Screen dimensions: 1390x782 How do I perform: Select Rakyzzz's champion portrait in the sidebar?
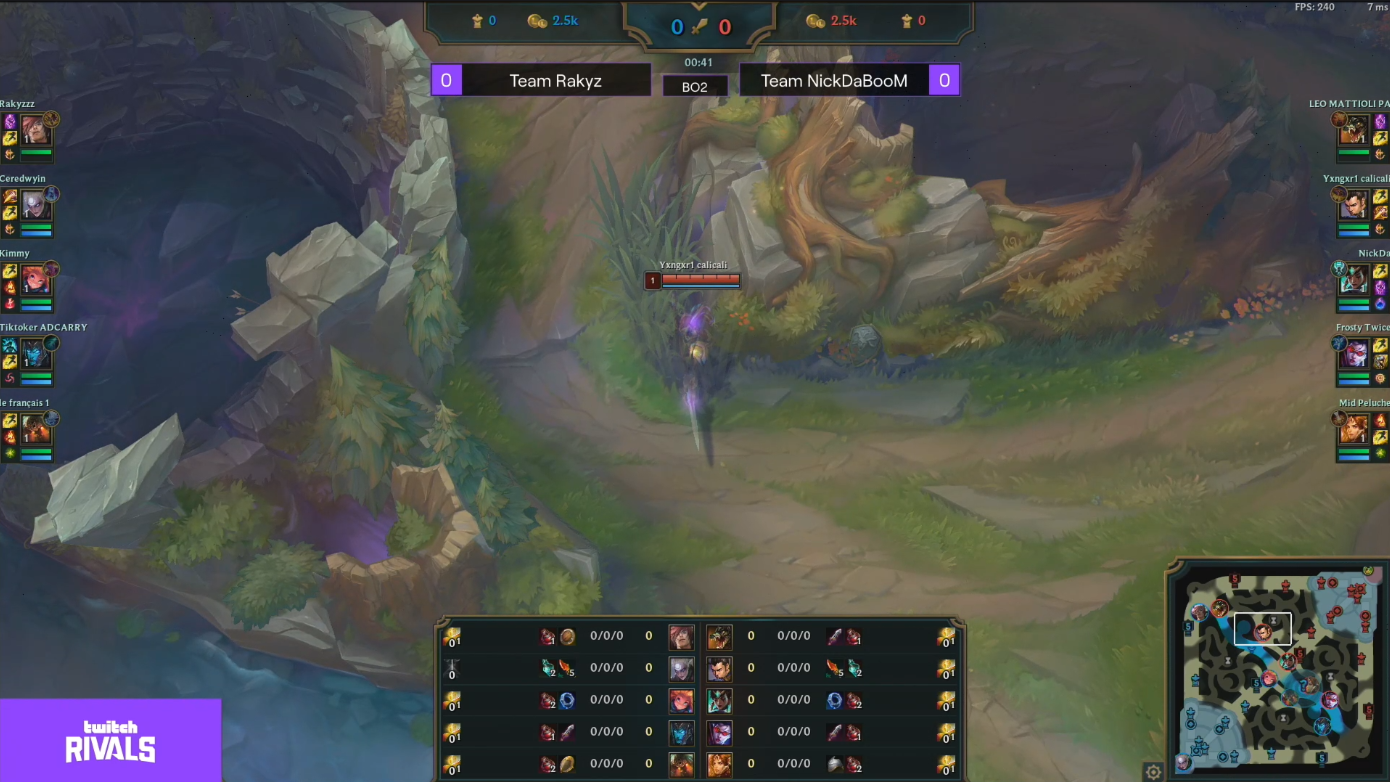(x=35, y=130)
